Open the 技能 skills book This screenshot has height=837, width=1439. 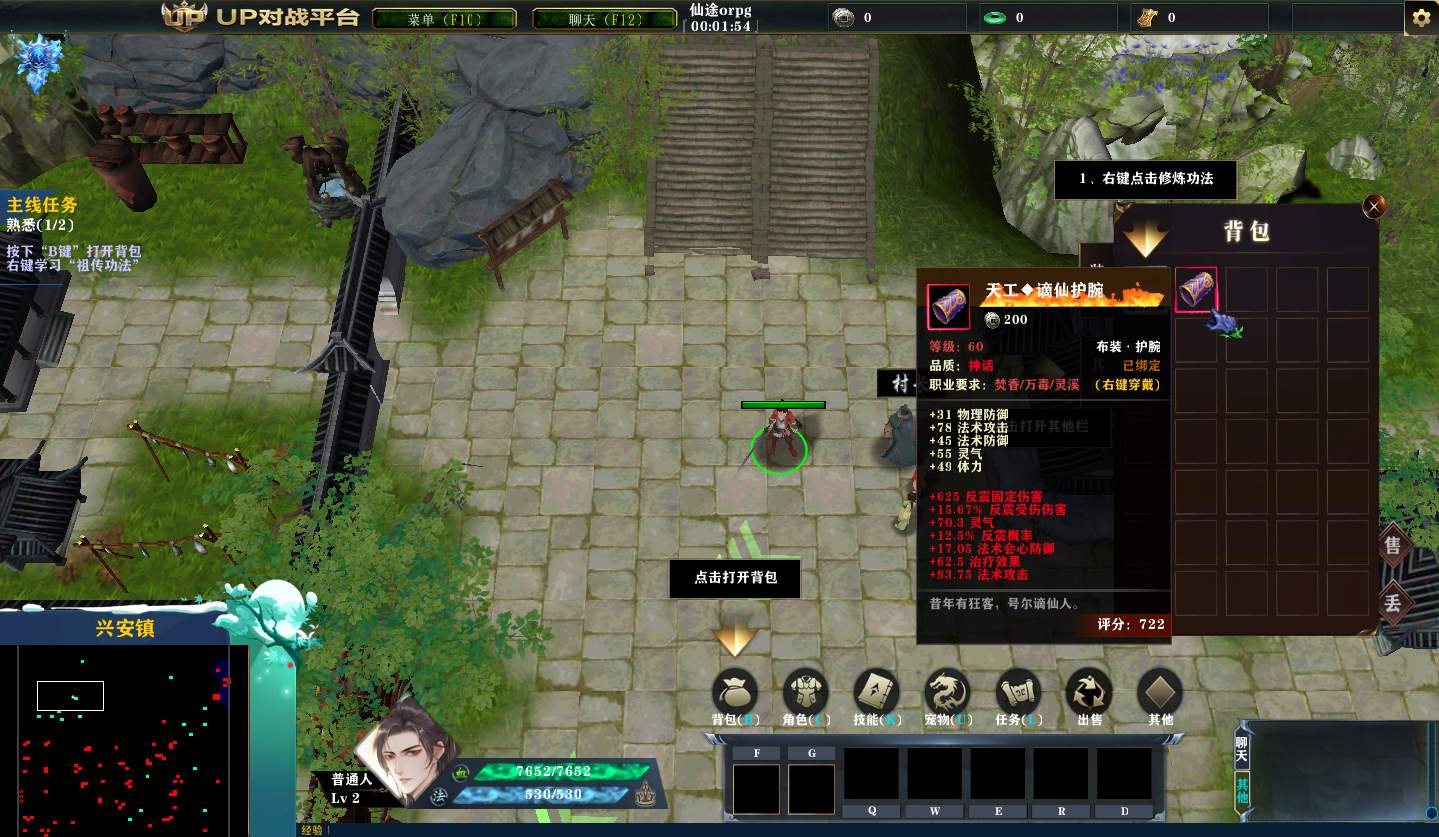point(877,693)
